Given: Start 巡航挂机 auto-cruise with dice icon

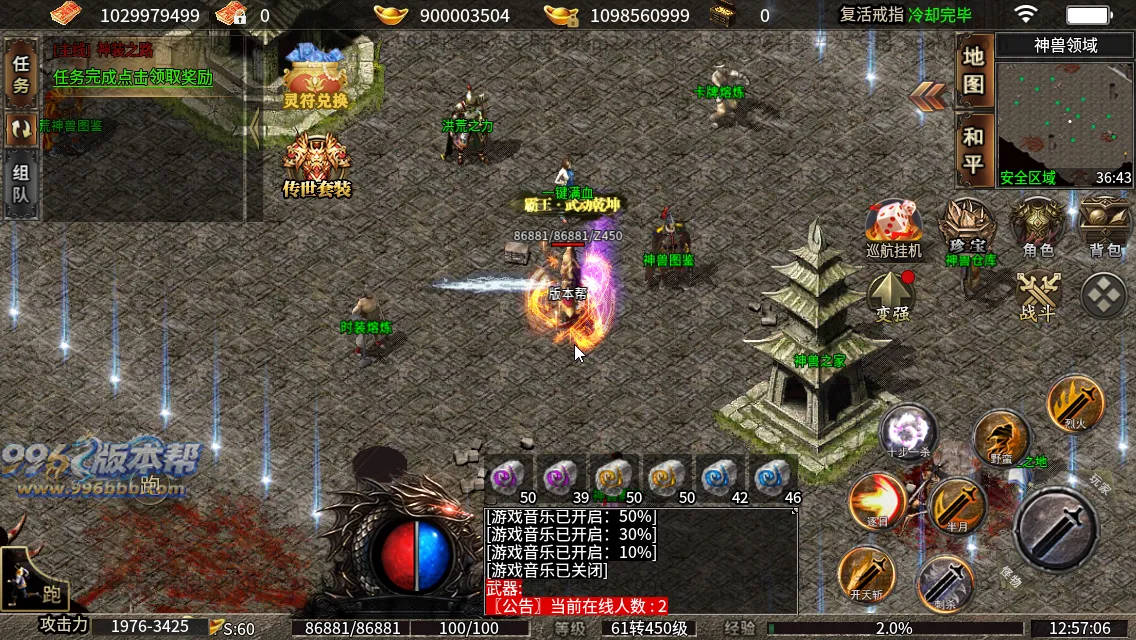Looking at the screenshot, I should [x=893, y=228].
